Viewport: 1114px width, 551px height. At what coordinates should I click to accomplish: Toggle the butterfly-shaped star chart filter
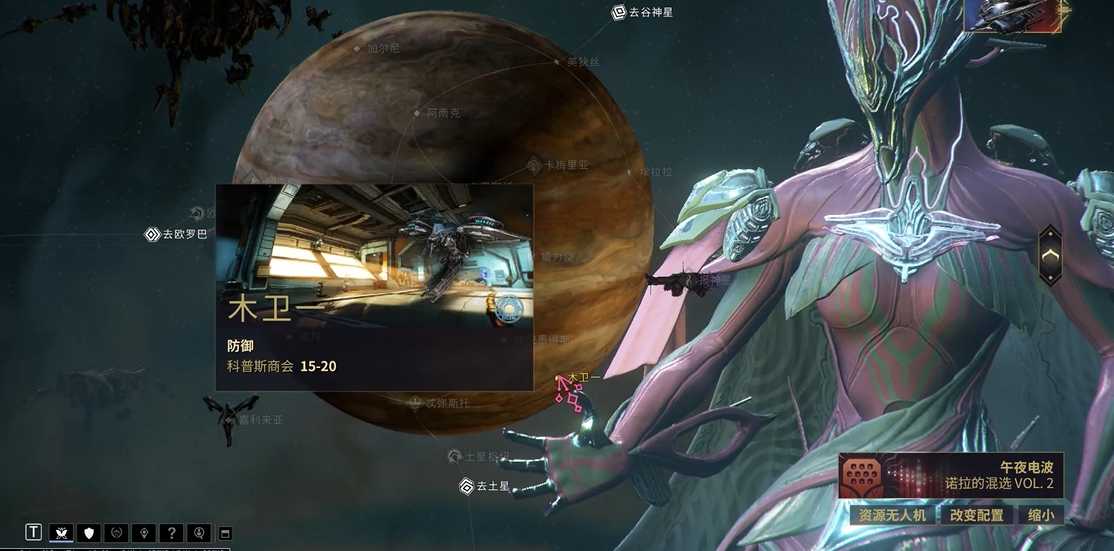pos(61,532)
